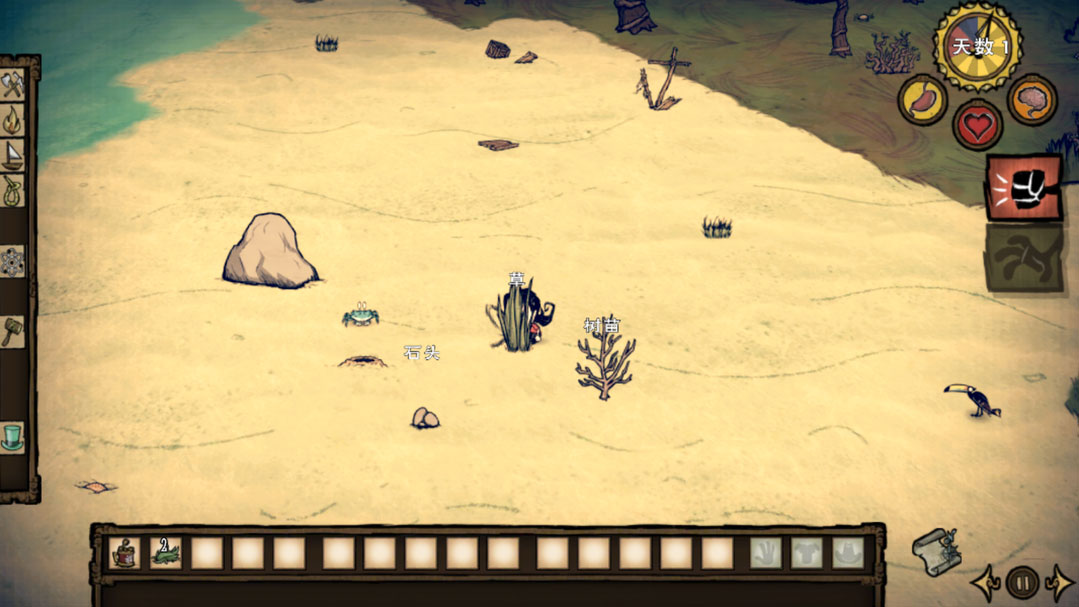
Task: Select the body armor equipment slot
Action: [x=807, y=552]
